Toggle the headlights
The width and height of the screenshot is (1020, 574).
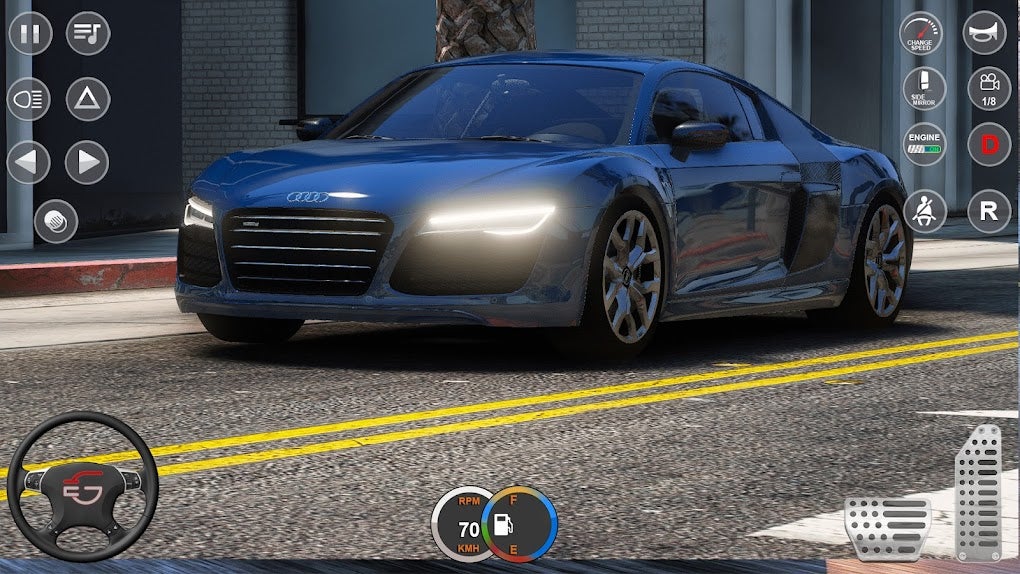[x=29, y=99]
